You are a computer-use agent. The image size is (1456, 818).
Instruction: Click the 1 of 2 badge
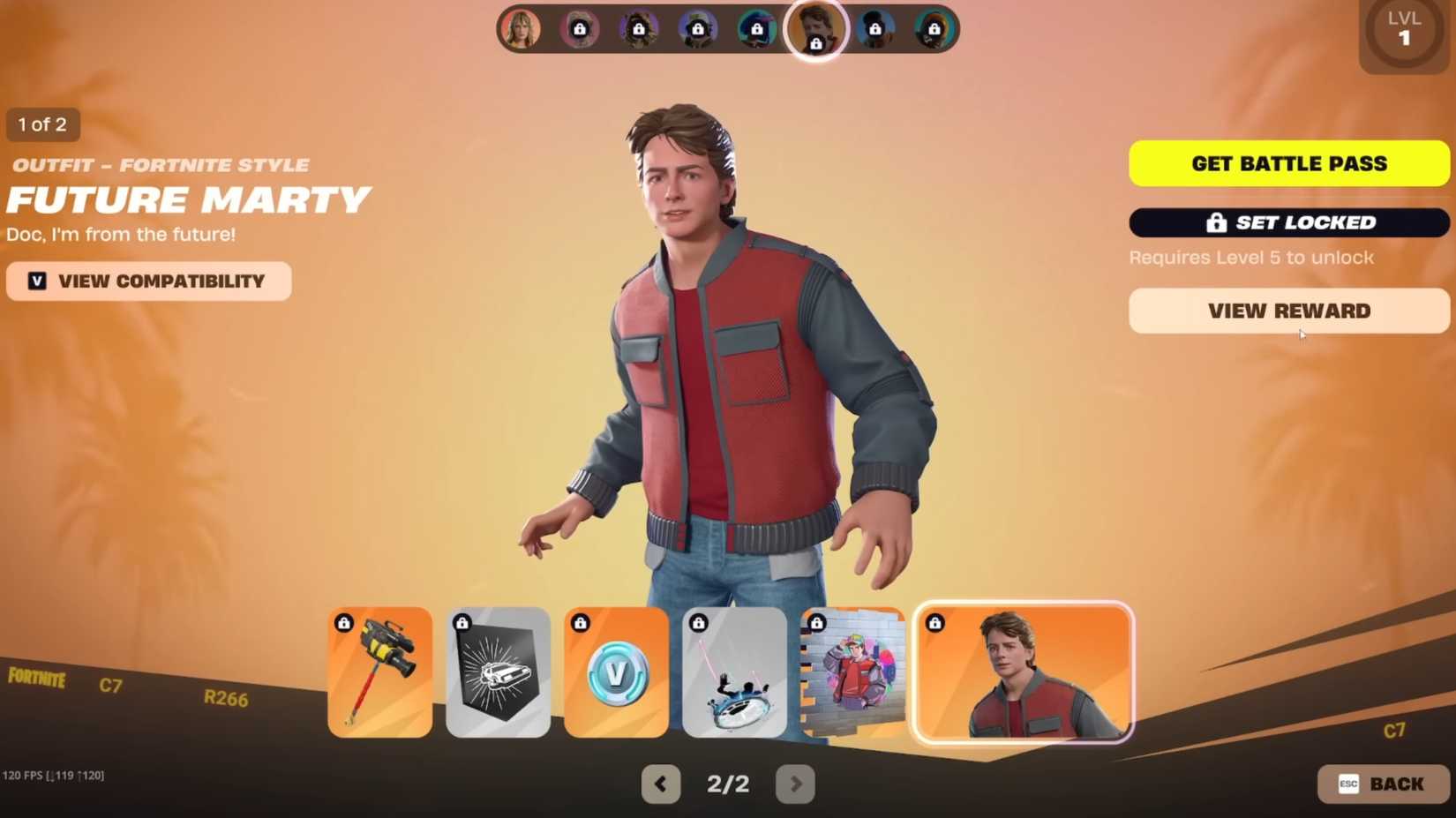point(41,124)
